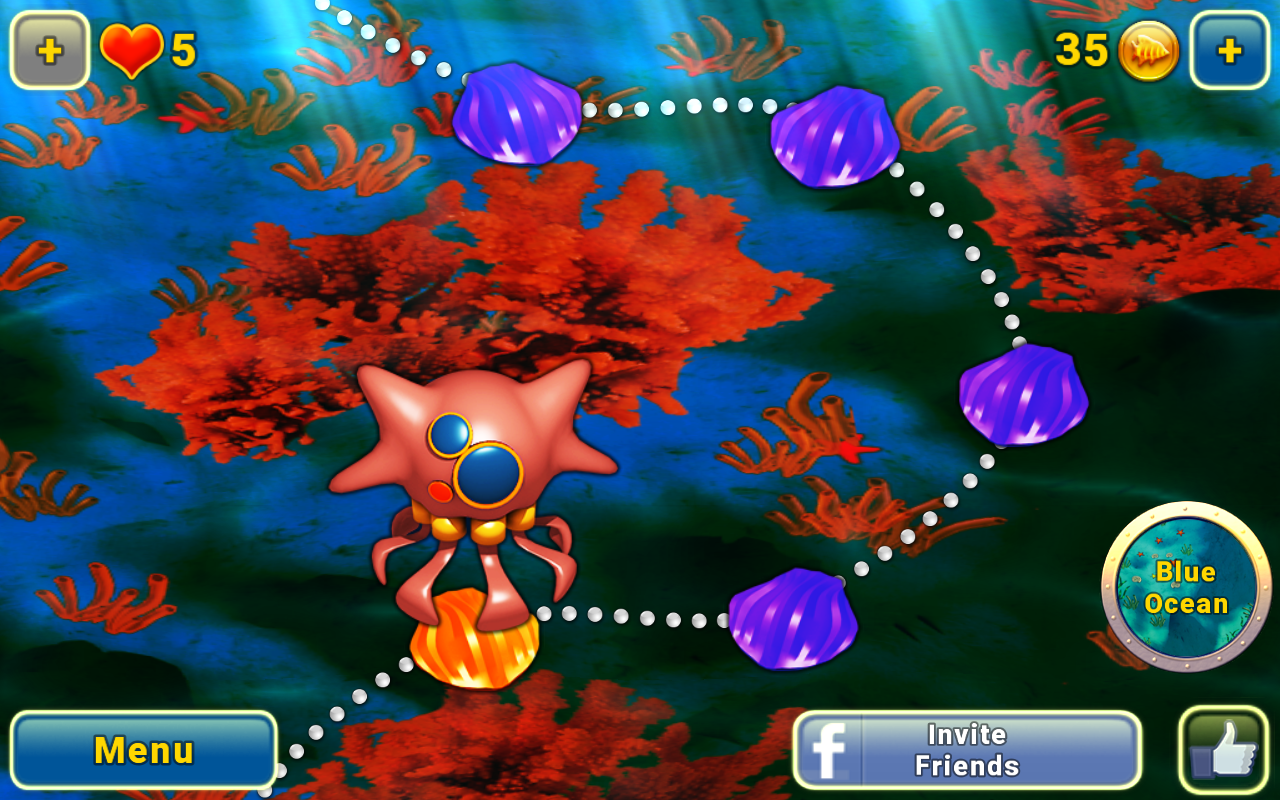1280x800 pixels.
Task: Click Invite Friends
Action: [965, 748]
